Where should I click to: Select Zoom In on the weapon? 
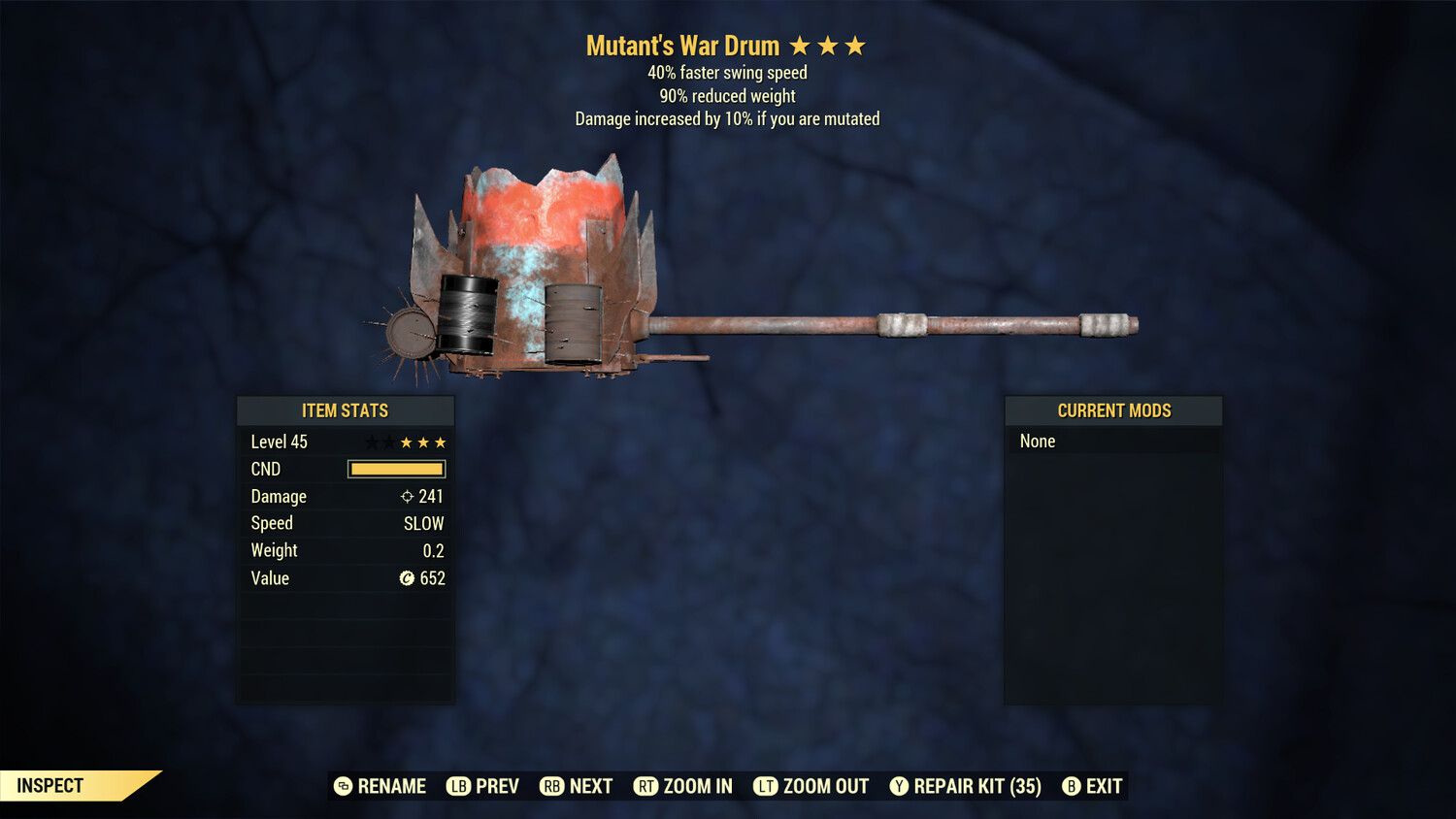(x=683, y=786)
